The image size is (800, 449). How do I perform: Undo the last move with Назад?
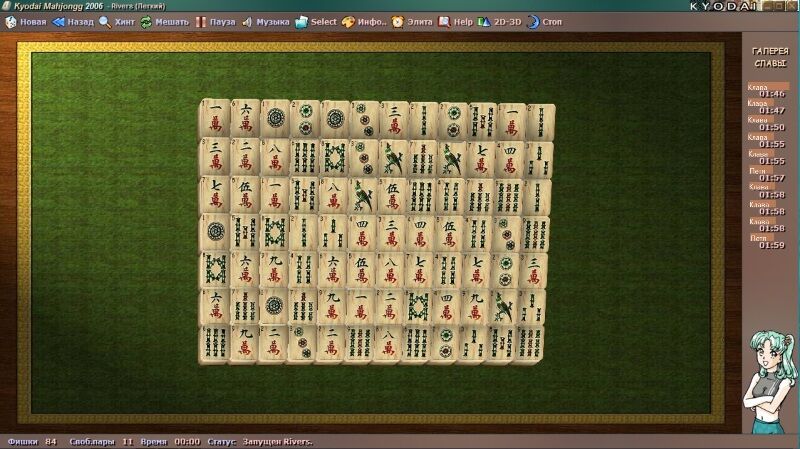coord(72,21)
